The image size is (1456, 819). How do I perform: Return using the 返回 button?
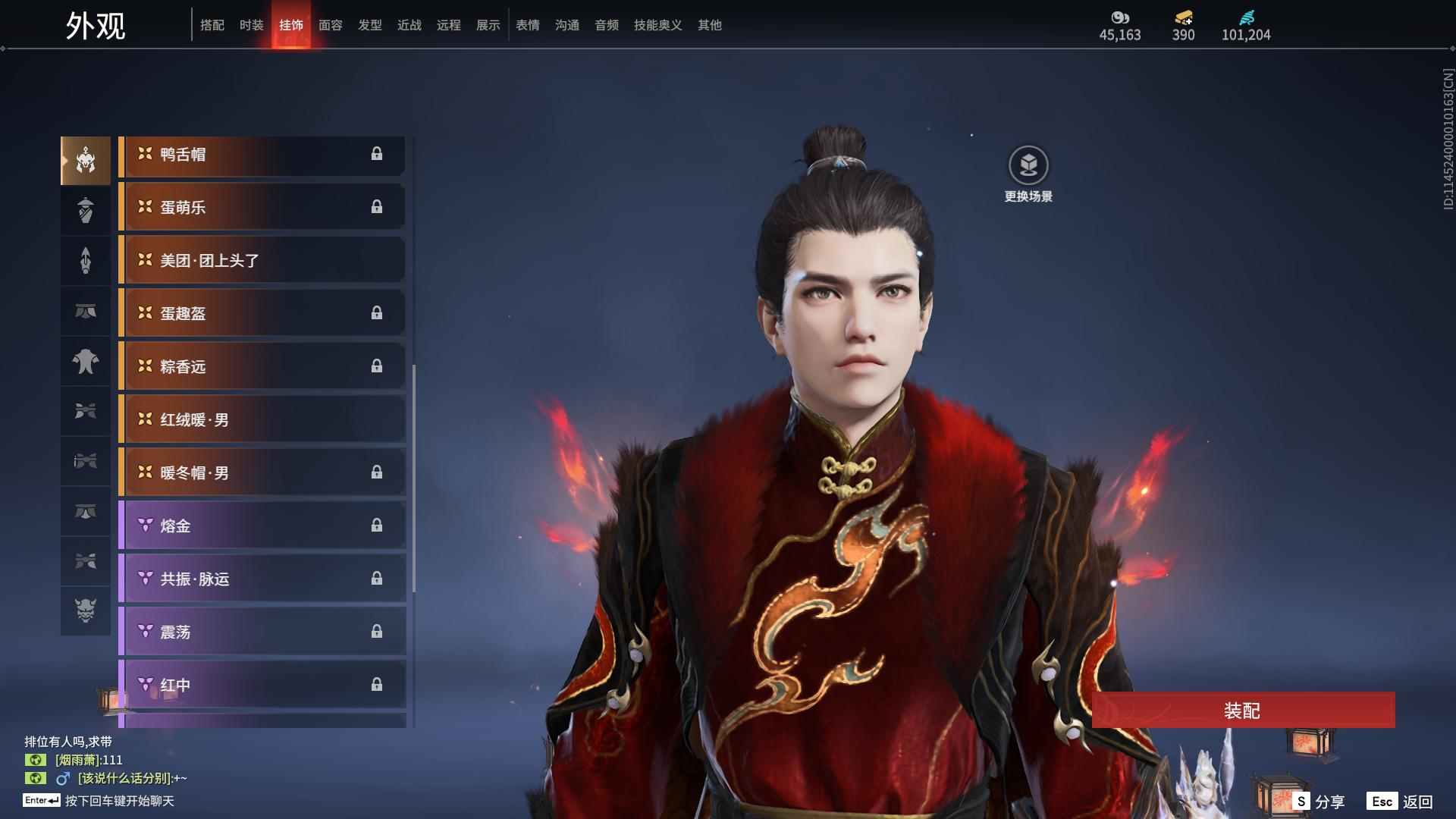pos(1401,802)
